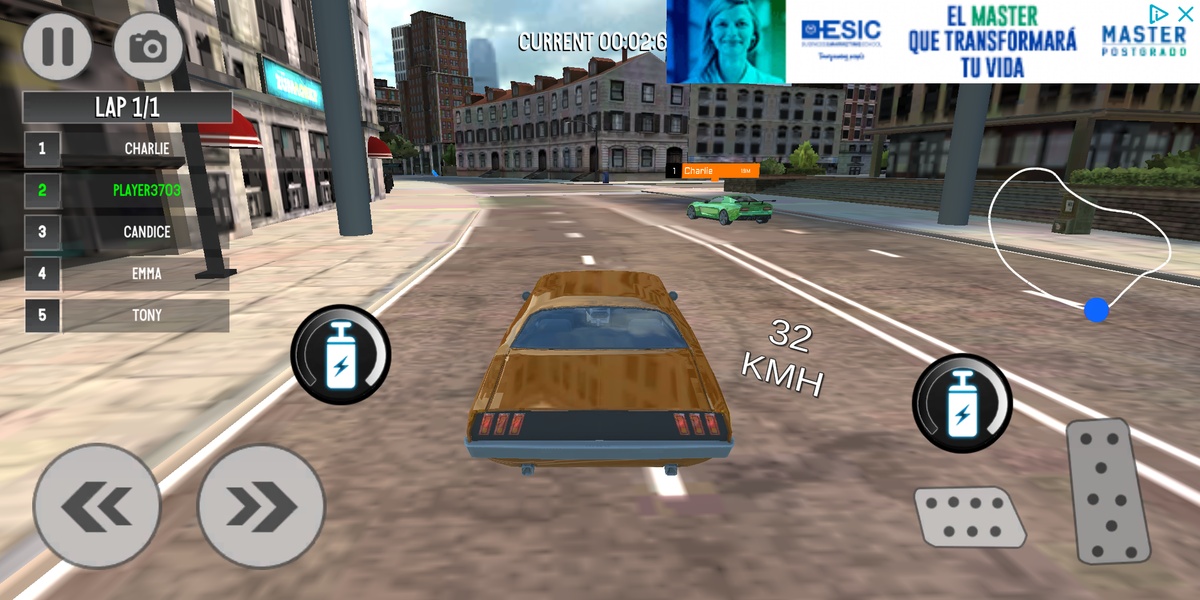Steer left with the double-arrow button
This screenshot has width=1200, height=600.
tap(97, 507)
